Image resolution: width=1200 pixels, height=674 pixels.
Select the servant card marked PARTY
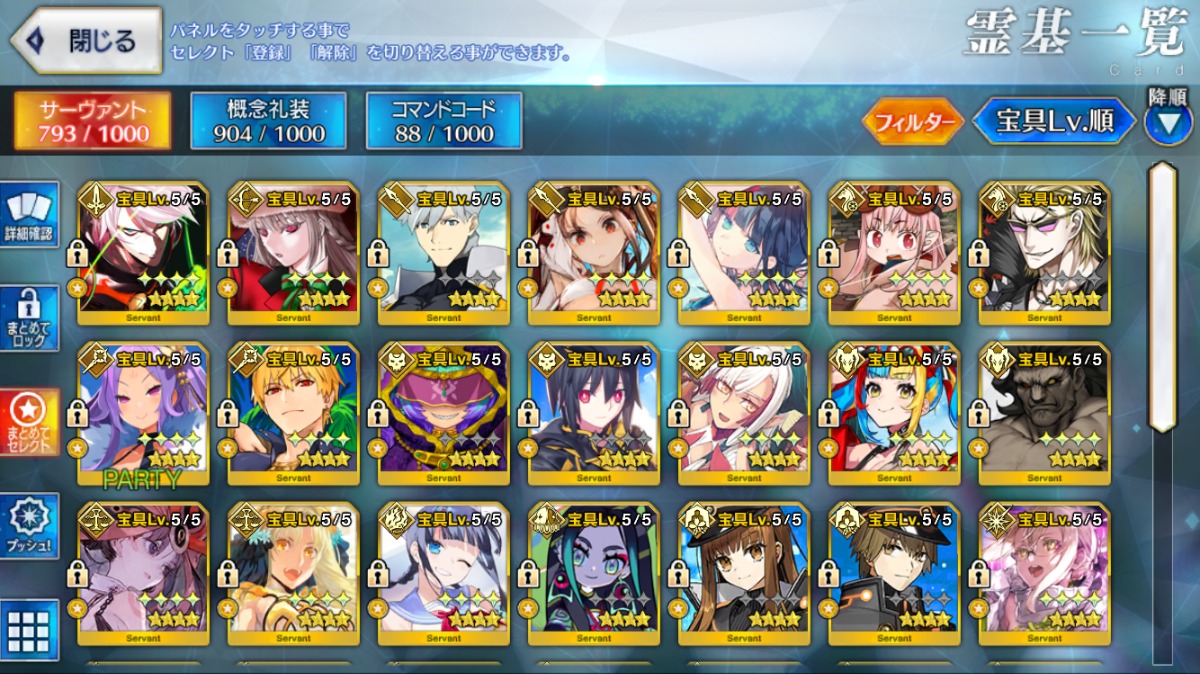point(143,408)
